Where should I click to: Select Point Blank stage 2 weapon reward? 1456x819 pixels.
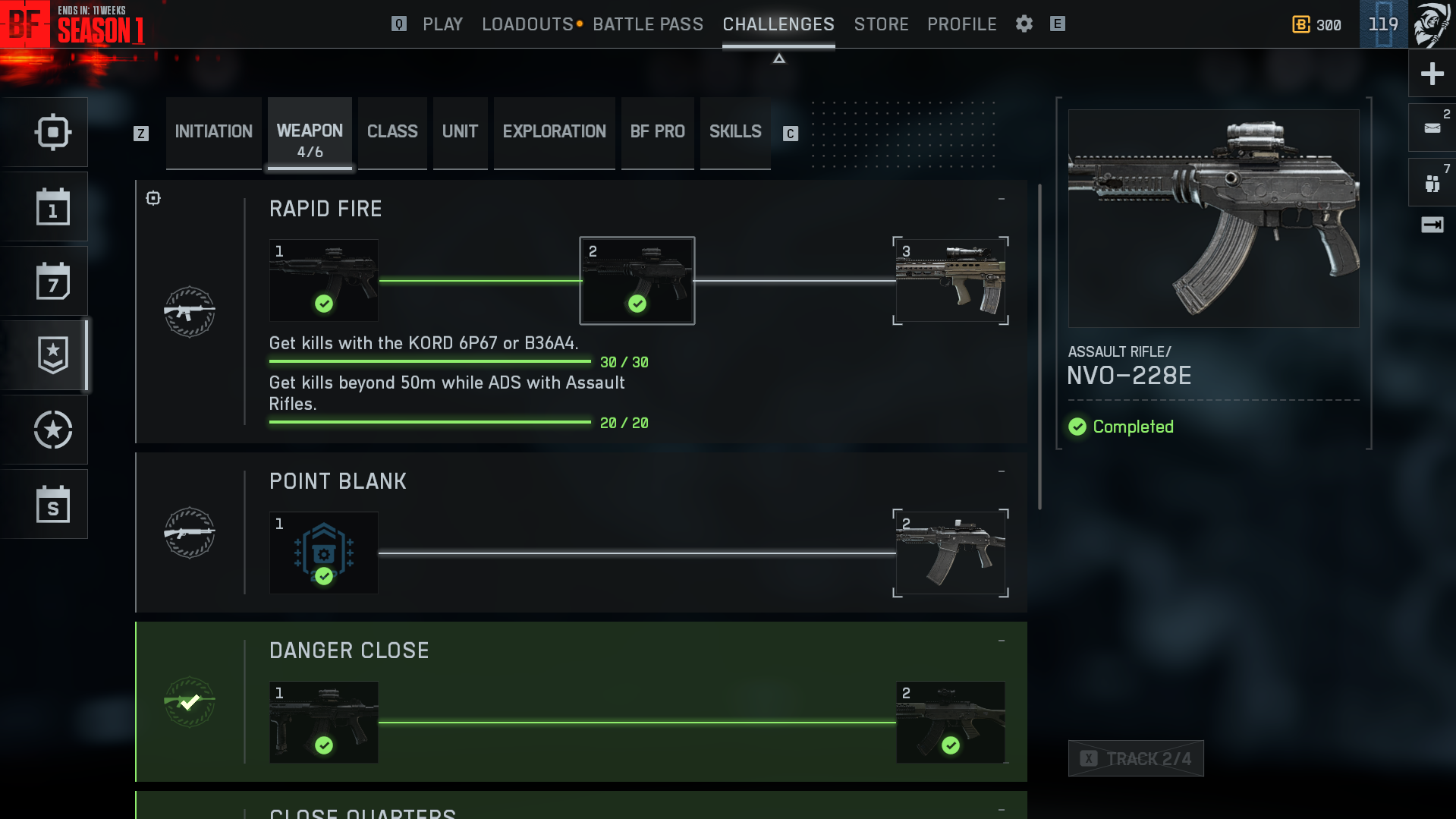pyautogui.click(x=951, y=553)
